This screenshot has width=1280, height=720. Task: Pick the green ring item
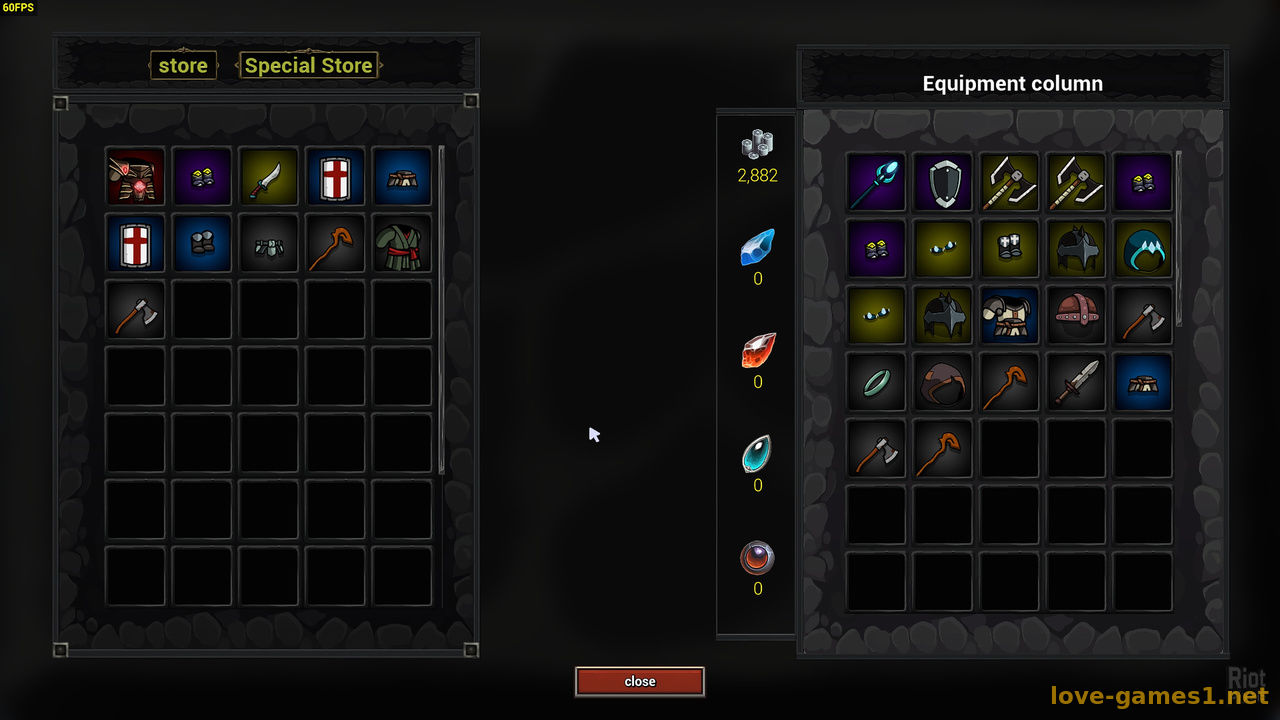(876, 381)
